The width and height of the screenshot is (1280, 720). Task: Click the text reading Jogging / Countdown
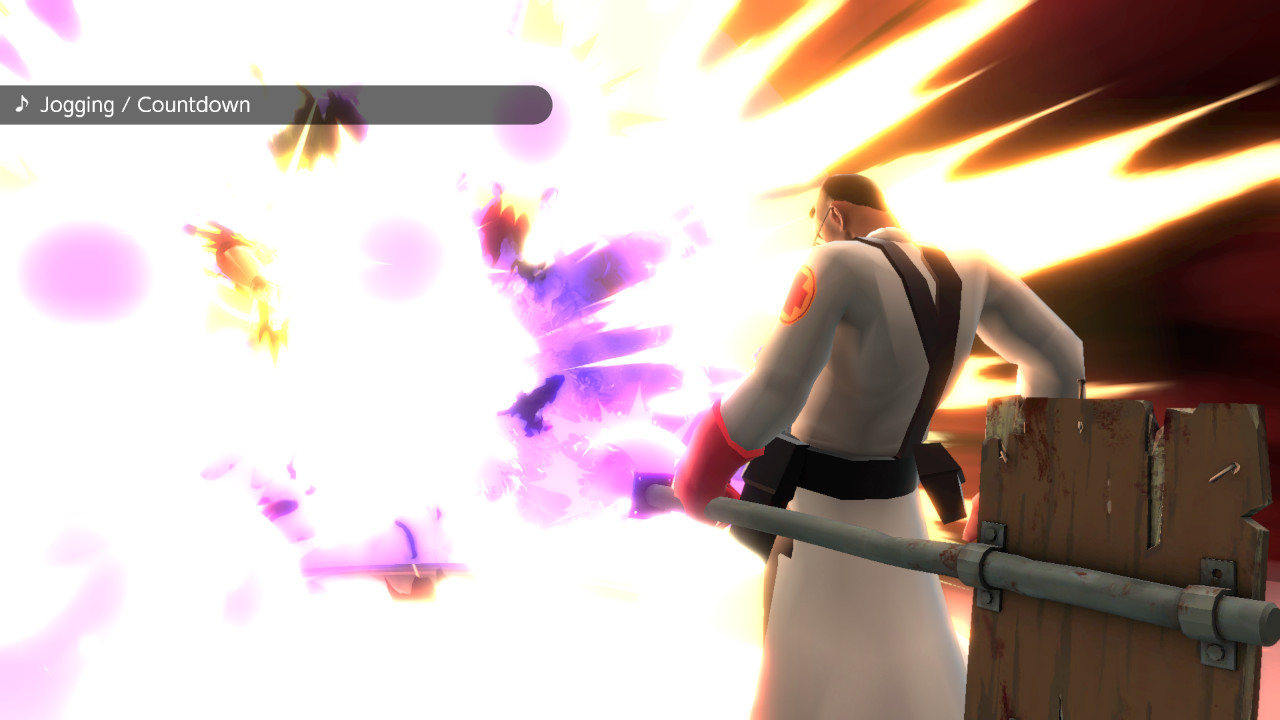145,104
